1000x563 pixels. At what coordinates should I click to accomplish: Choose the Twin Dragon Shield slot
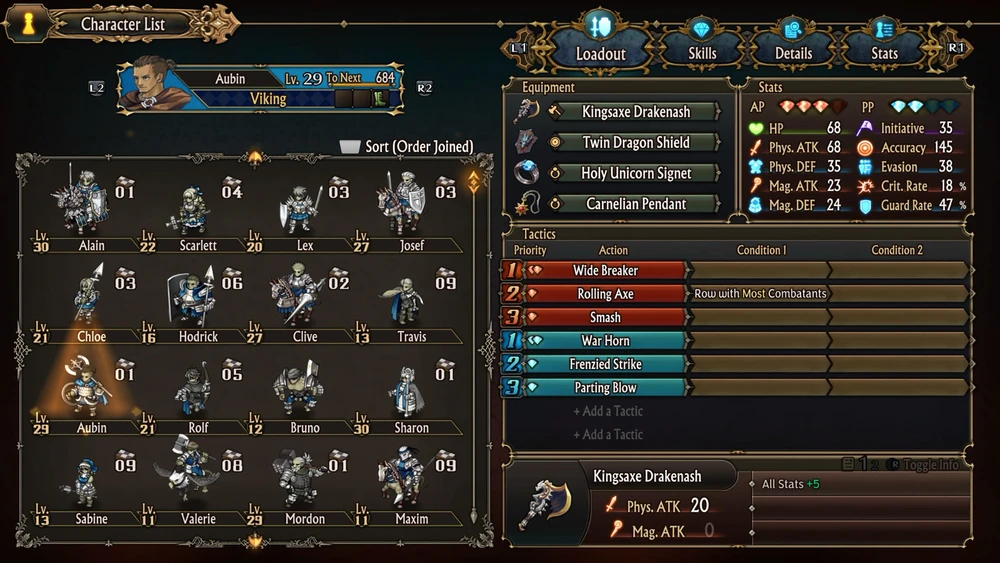tap(635, 143)
